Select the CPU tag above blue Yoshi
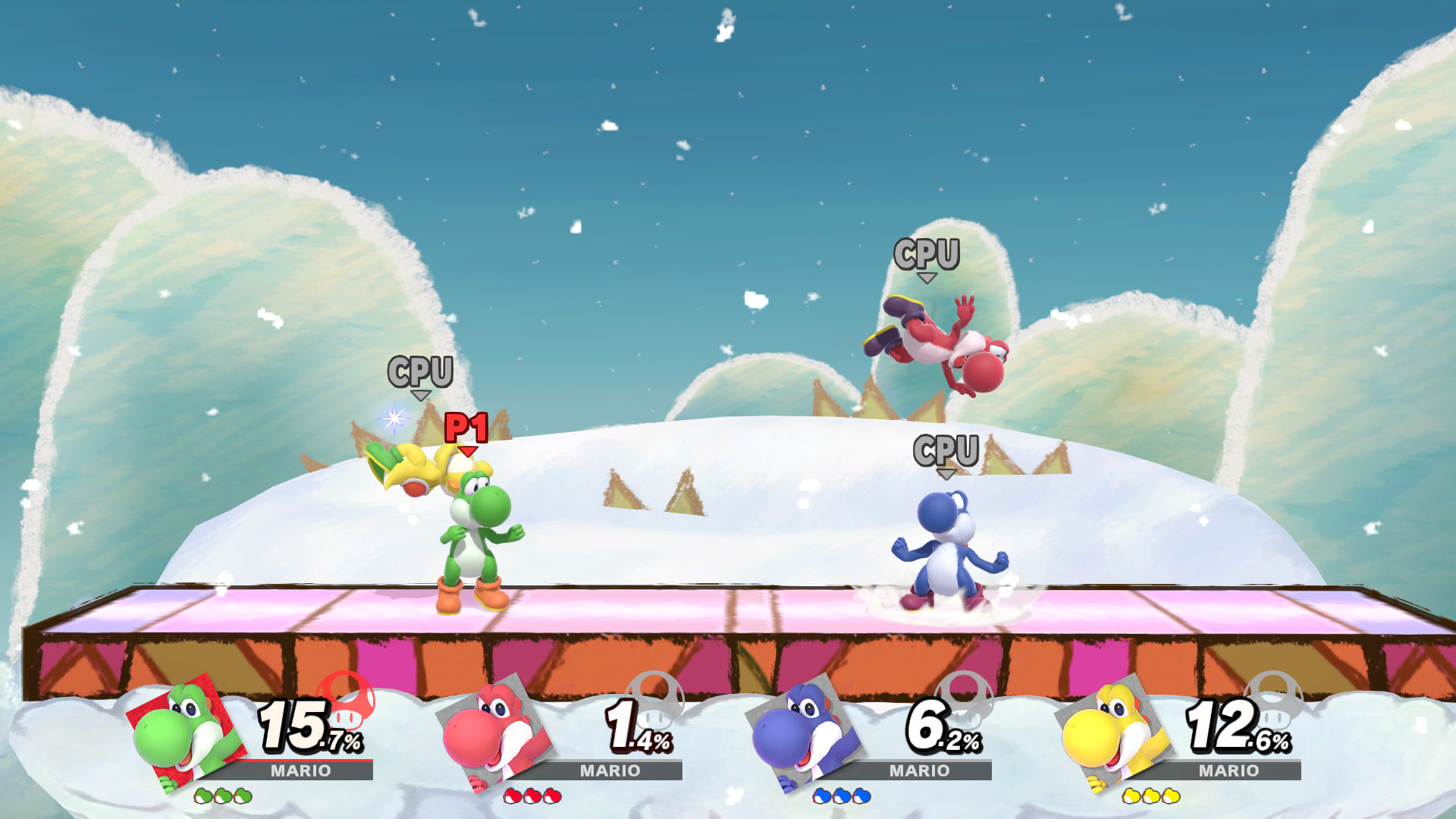This screenshot has width=1456, height=819. pyautogui.click(x=946, y=450)
